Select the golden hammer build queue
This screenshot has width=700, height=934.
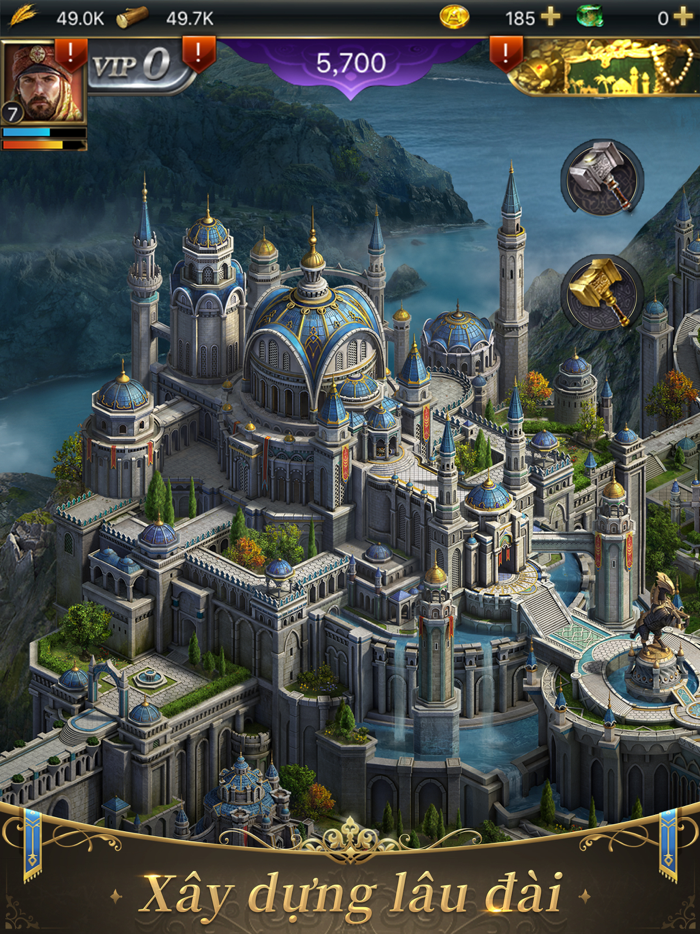[601, 291]
